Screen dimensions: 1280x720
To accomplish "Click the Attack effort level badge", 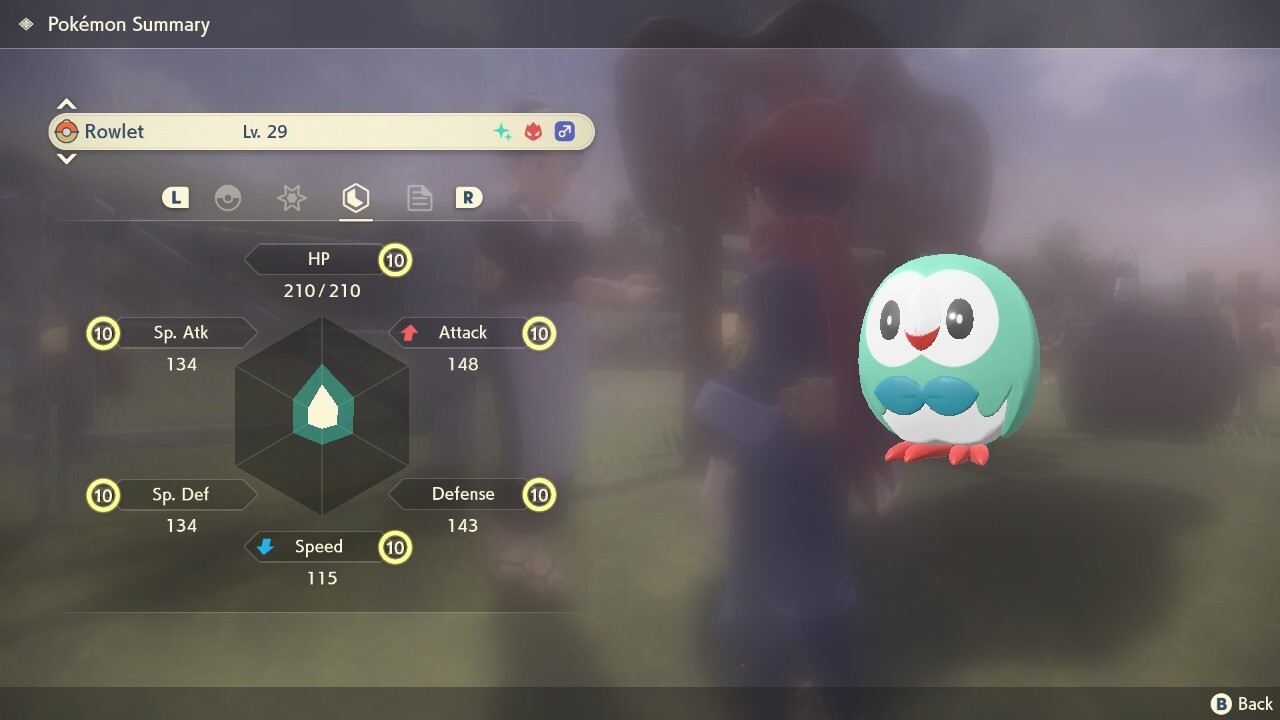I will tap(539, 333).
